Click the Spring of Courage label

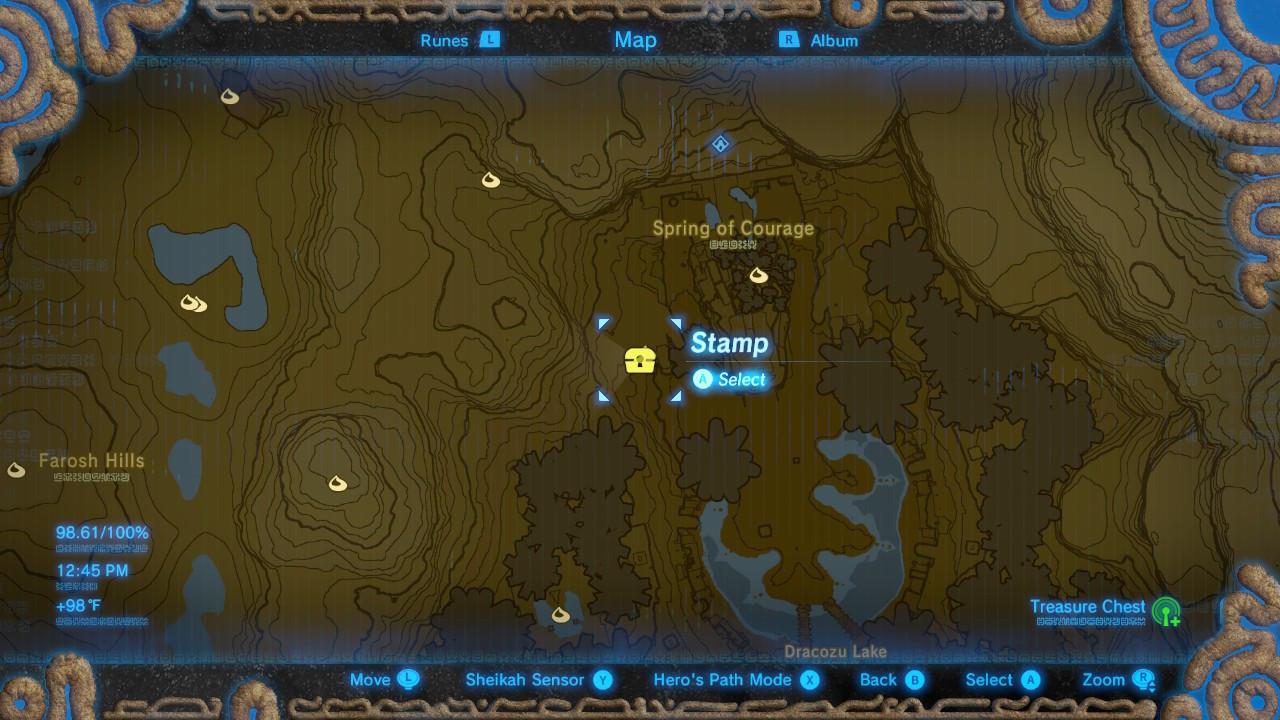pos(735,228)
